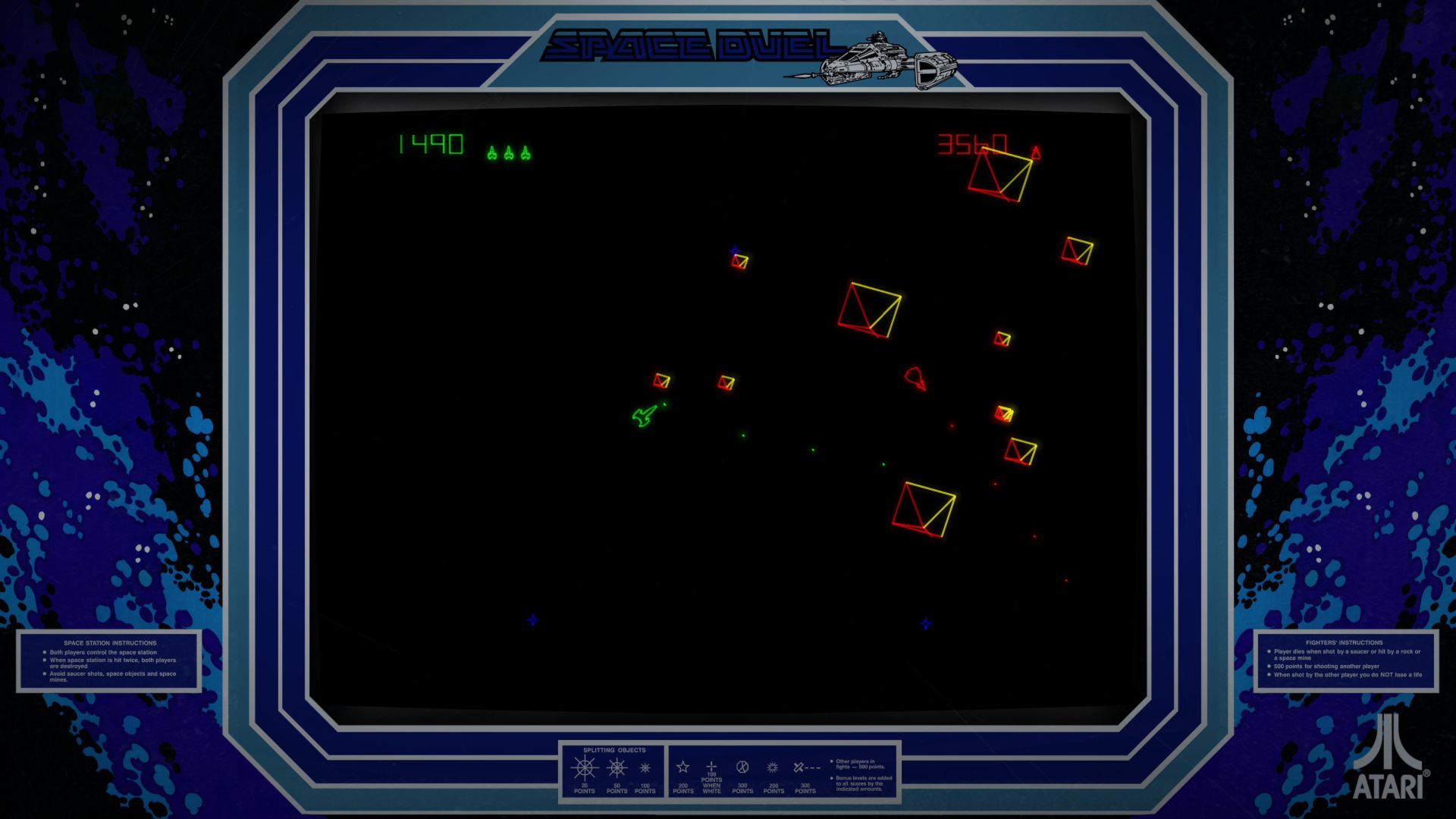The image size is (1456, 819).
Task: Select the 50 points medium splitting object icon
Action: tap(615, 769)
